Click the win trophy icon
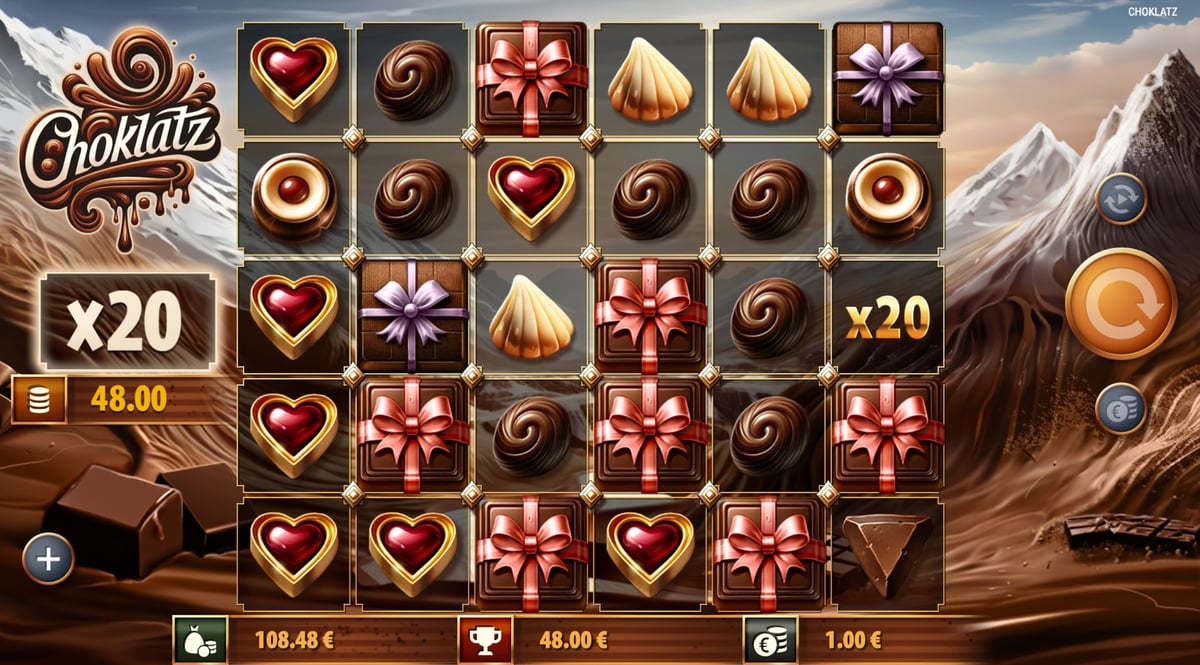 click(485, 640)
